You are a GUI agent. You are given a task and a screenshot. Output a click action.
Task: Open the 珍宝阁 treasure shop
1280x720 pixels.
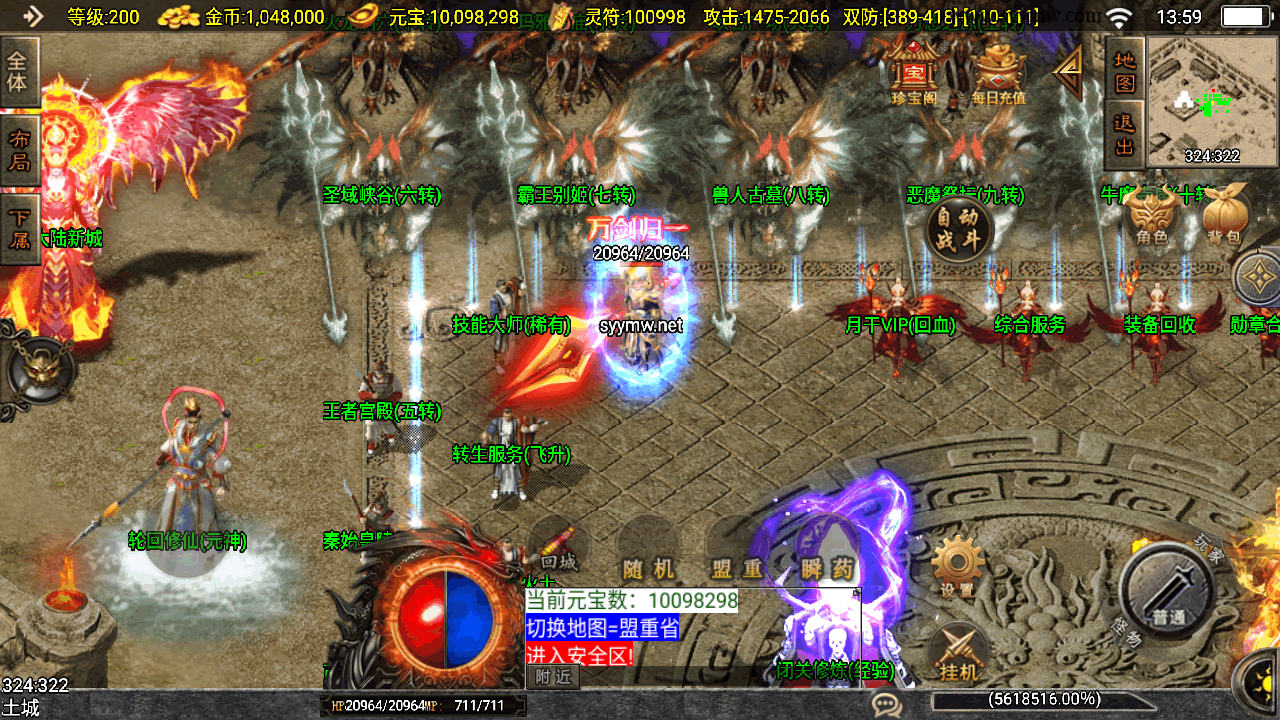[912, 73]
